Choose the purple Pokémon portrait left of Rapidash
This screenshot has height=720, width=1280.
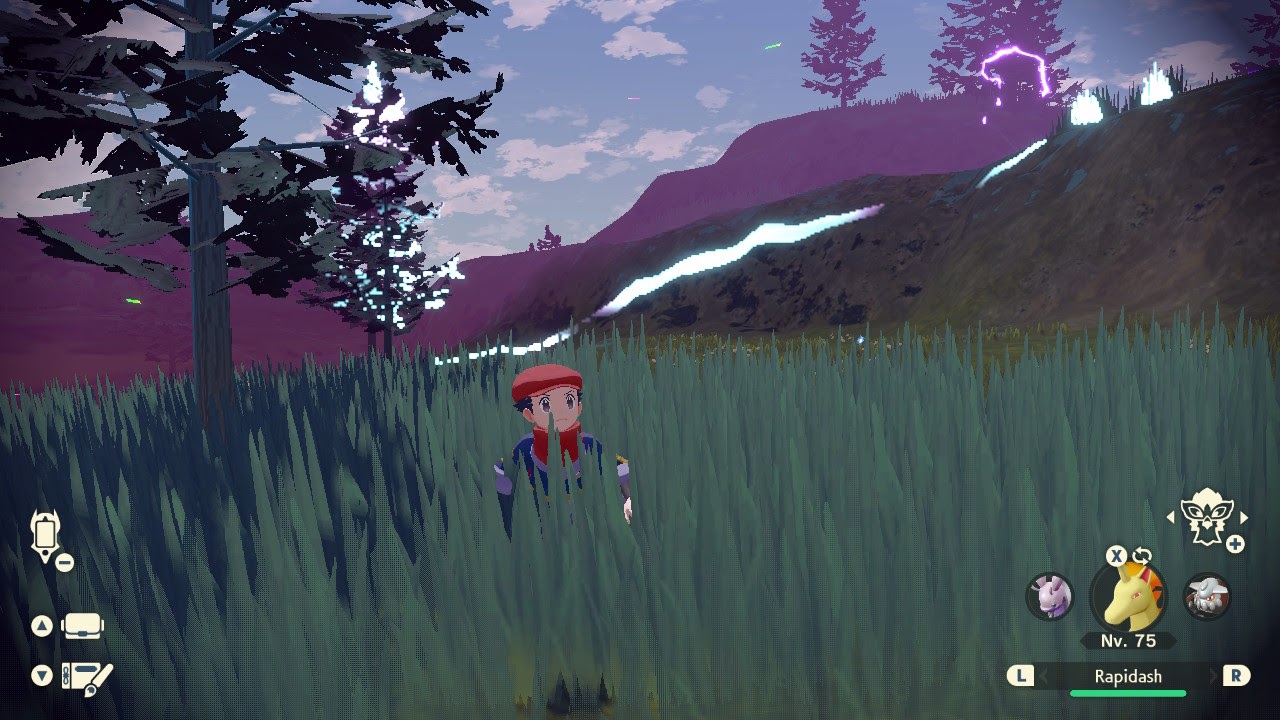click(x=1050, y=596)
